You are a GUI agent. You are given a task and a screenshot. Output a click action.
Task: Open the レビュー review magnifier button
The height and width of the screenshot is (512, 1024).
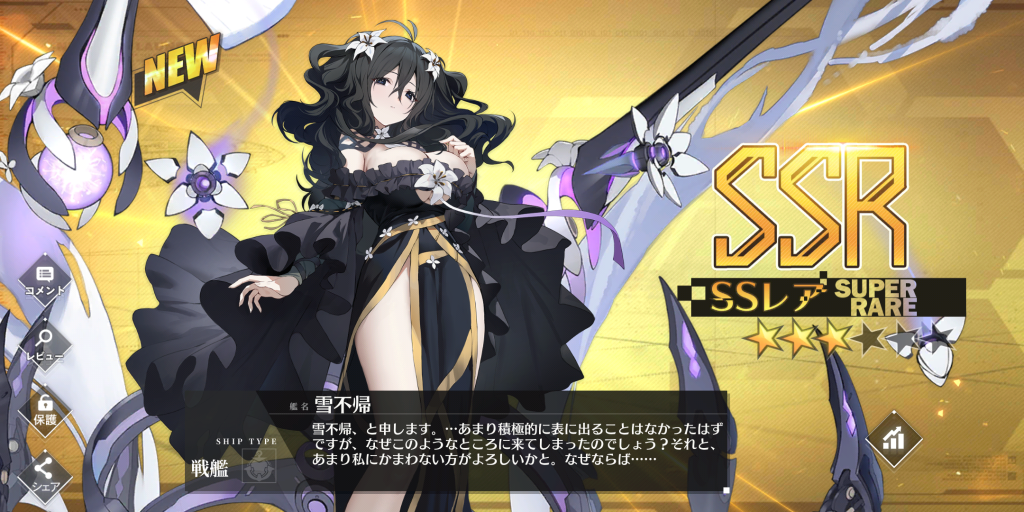[x=44, y=343]
